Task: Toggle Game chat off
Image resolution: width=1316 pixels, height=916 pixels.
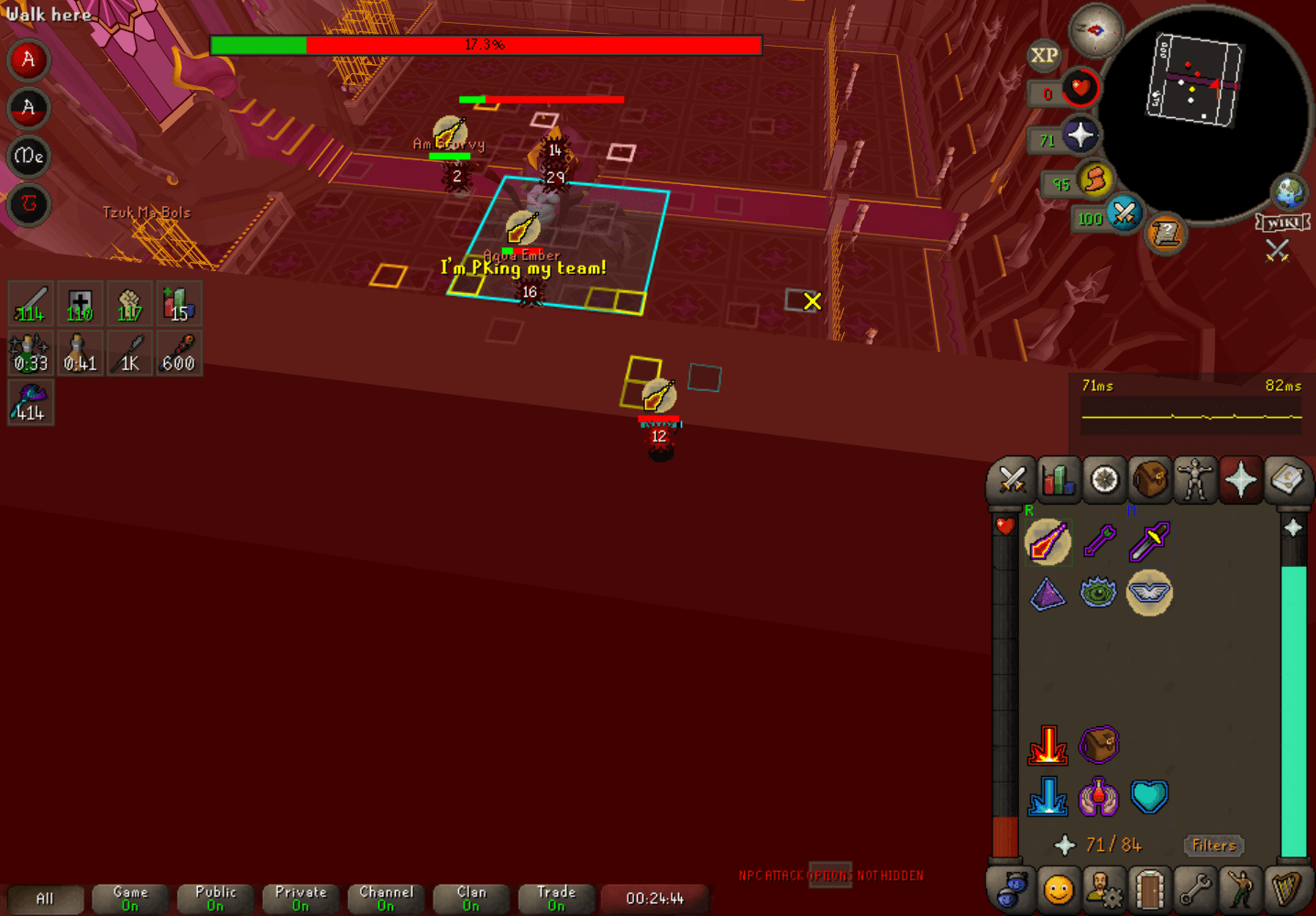Action: [128, 898]
